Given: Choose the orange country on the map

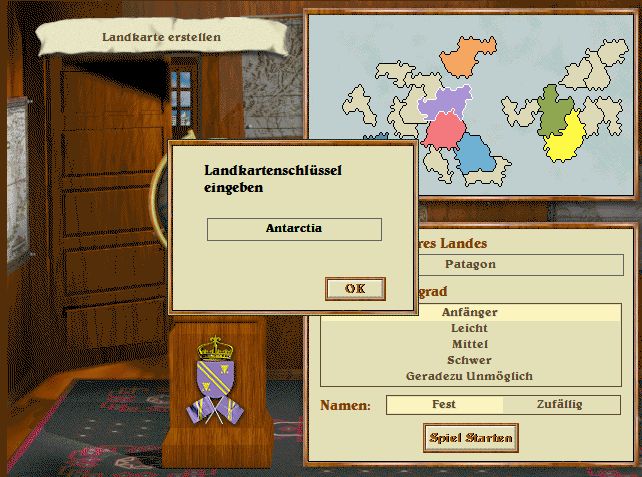Looking at the screenshot, I should [x=467, y=57].
